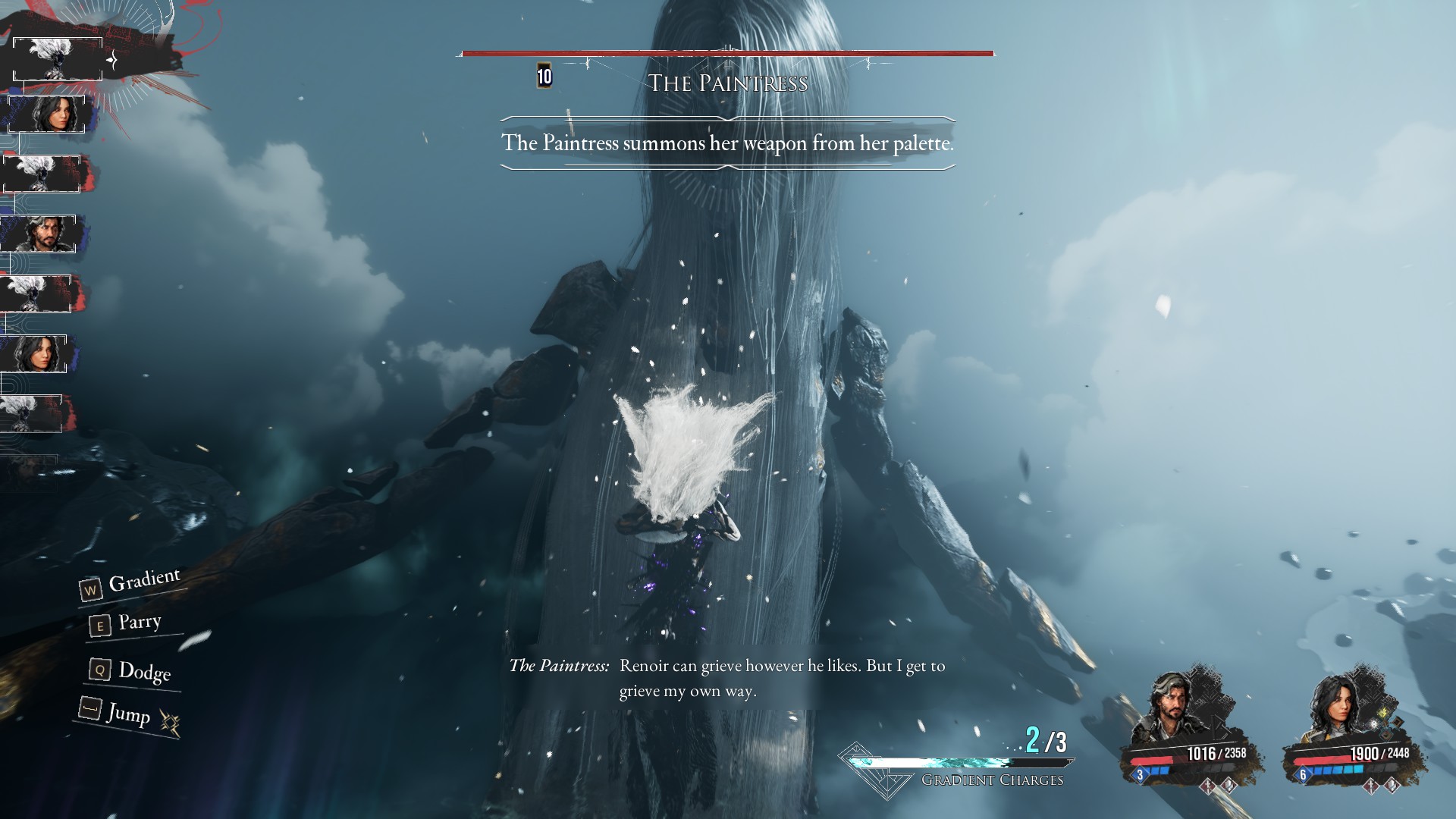
Task: Click the bearded man's turn order portrait
Action: coord(39,234)
